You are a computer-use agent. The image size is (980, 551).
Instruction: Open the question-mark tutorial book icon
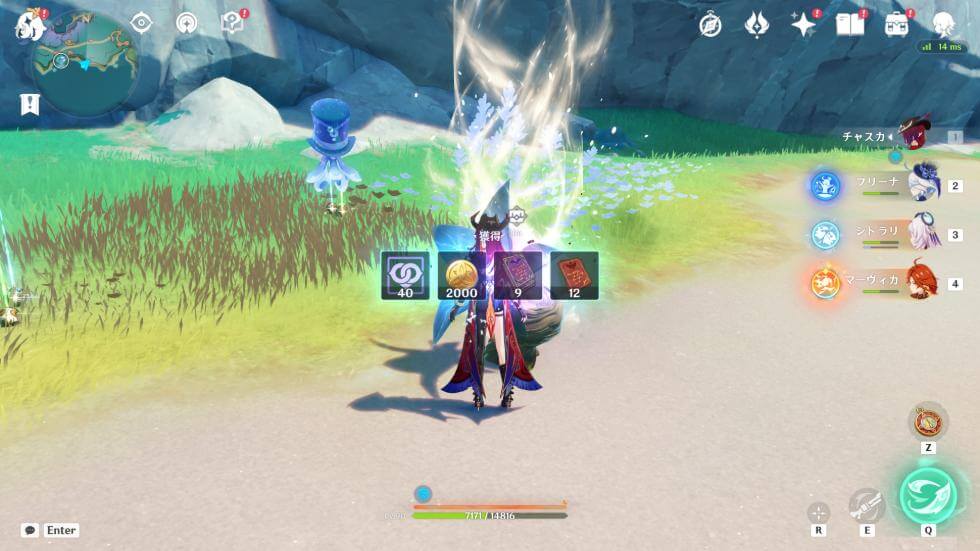[232, 23]
